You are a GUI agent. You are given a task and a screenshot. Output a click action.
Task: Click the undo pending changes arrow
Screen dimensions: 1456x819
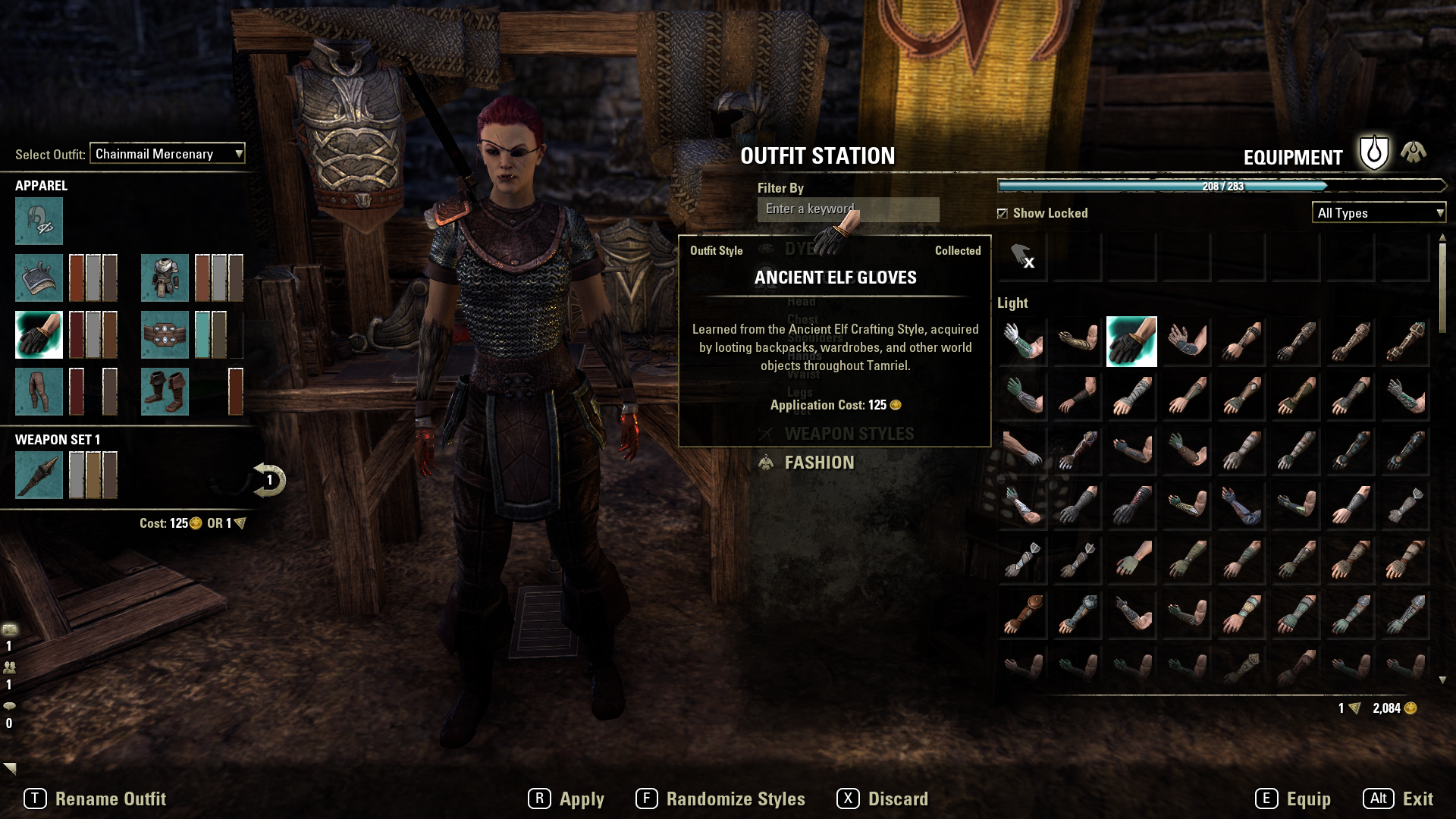coord(269,480)
